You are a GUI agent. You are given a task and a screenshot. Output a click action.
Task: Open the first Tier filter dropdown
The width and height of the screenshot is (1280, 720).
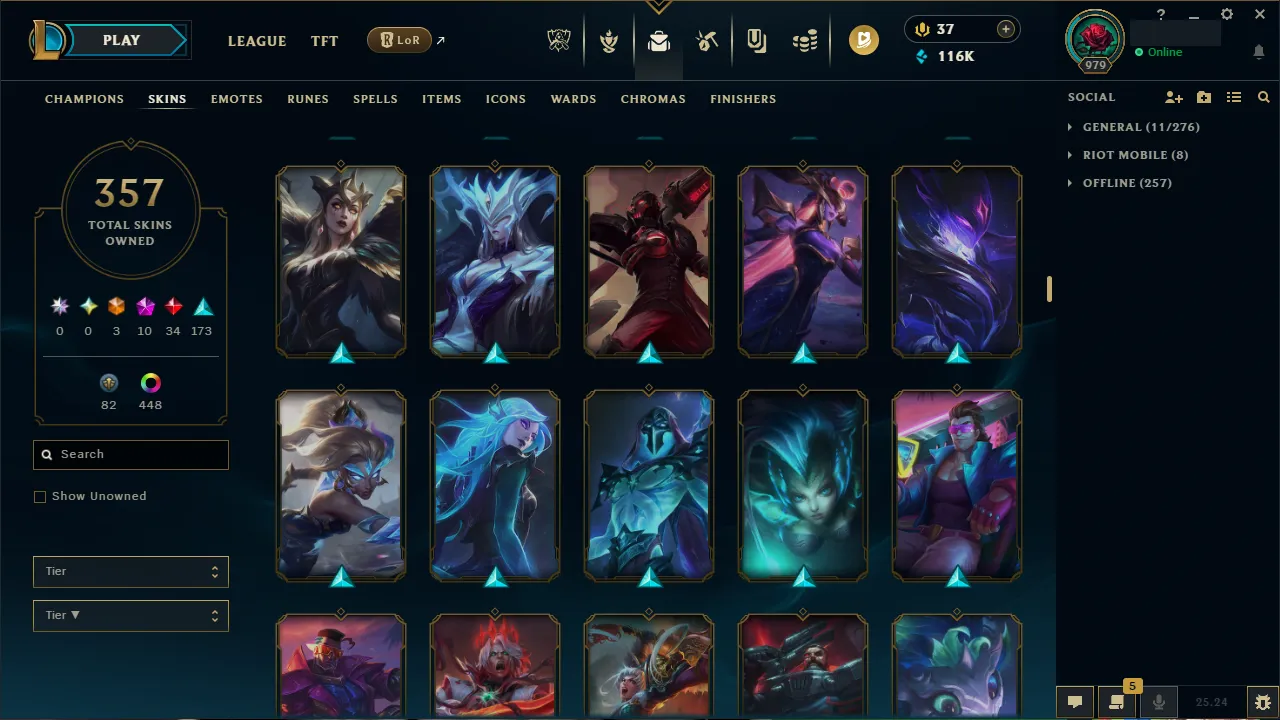130,571
